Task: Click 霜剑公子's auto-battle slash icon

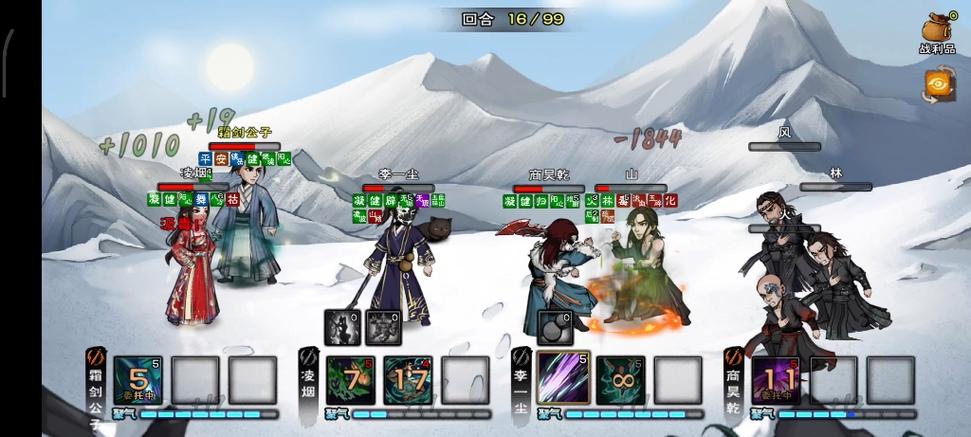Action: [x=96, y=356]
